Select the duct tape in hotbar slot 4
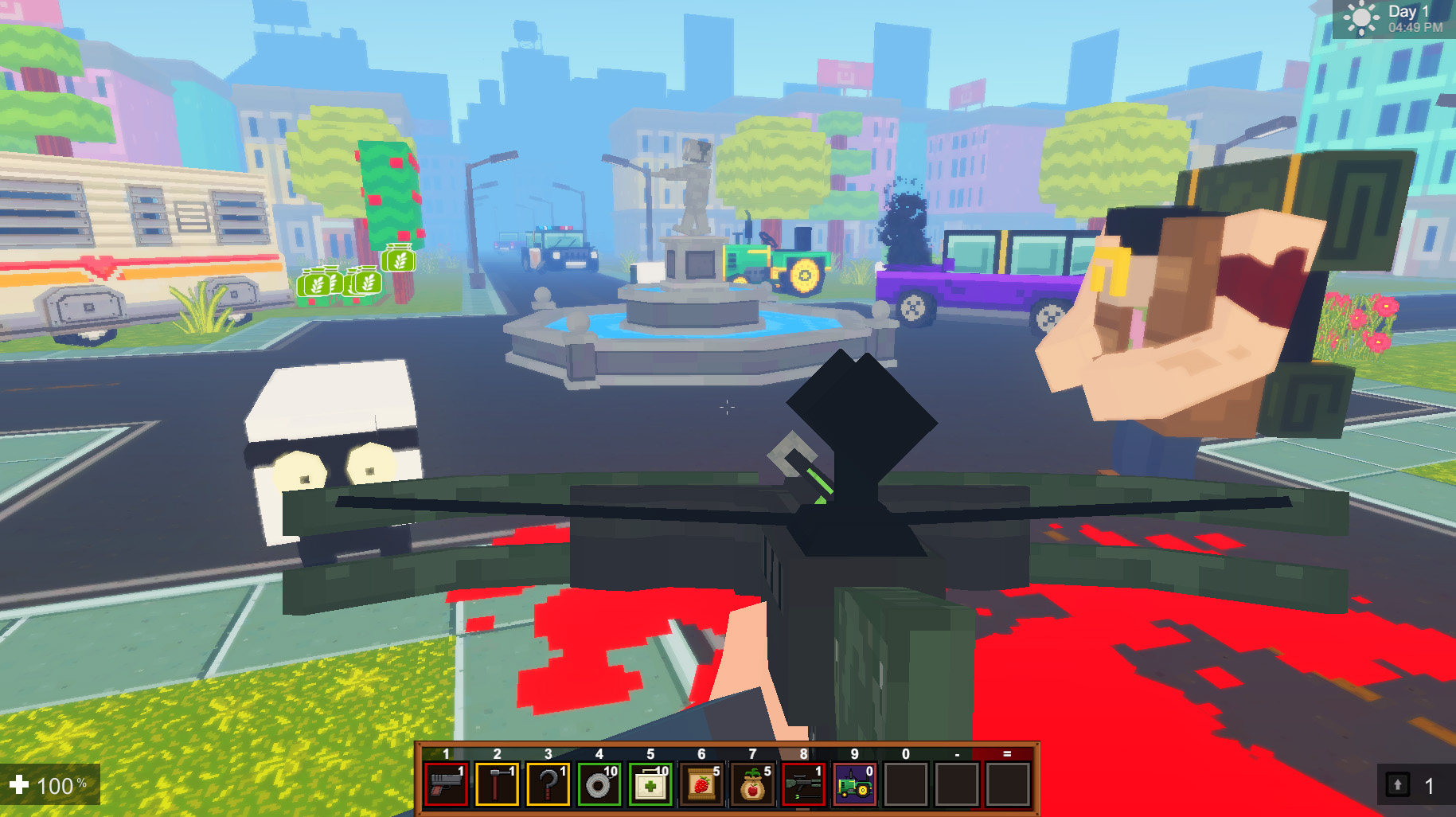The width and height of the screenshot is (1456, 817). [599, 784]
